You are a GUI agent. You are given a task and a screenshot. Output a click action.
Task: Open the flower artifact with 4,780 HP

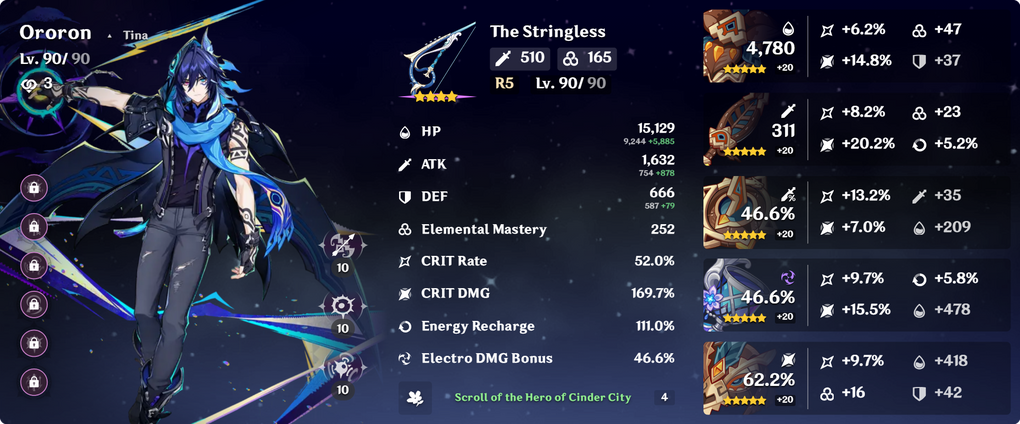point(735,45)
